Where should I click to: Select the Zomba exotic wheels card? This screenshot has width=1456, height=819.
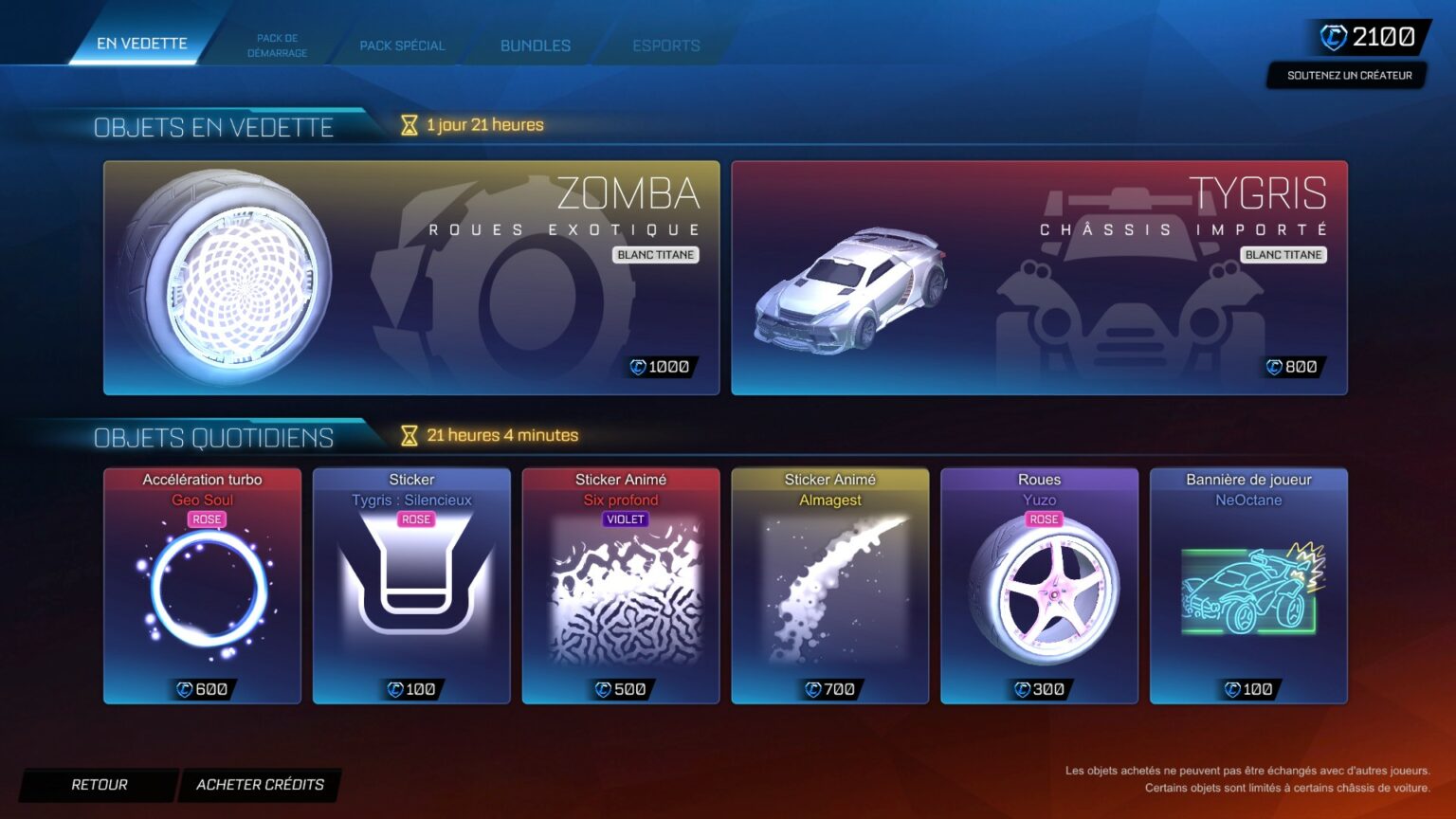pos(411,277)
